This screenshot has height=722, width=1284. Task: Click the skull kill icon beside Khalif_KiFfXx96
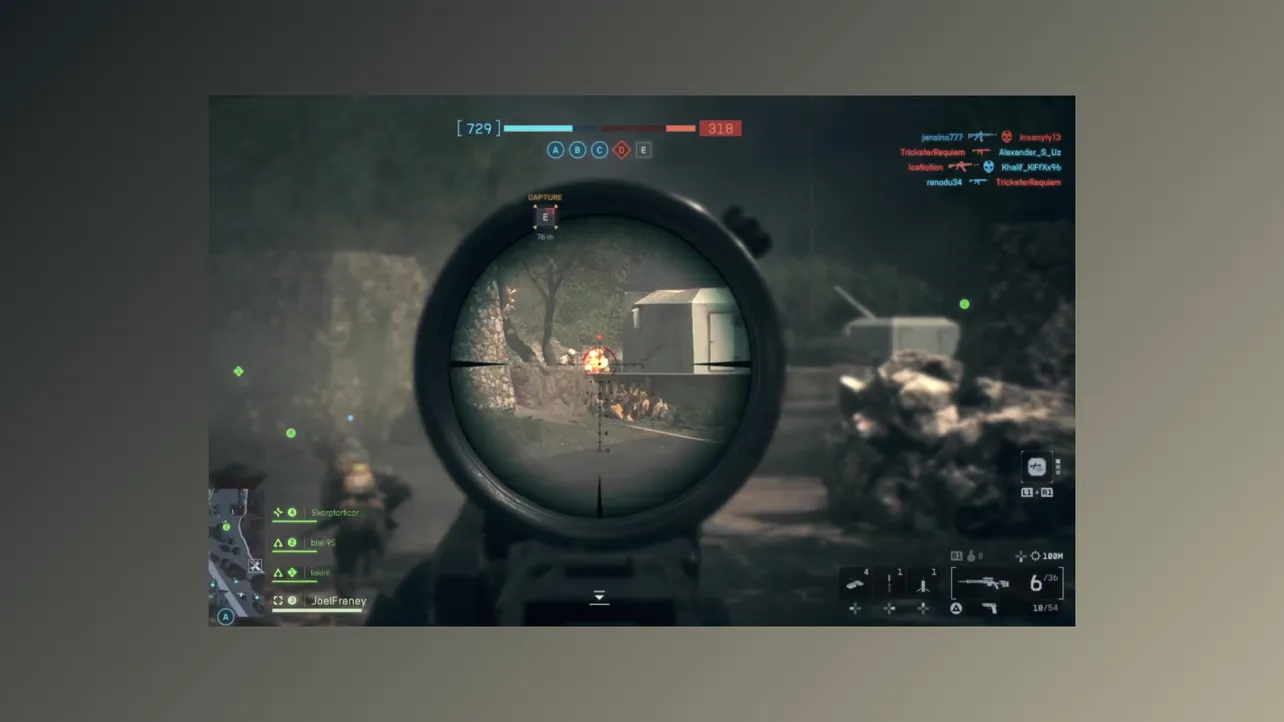point(989,167)
